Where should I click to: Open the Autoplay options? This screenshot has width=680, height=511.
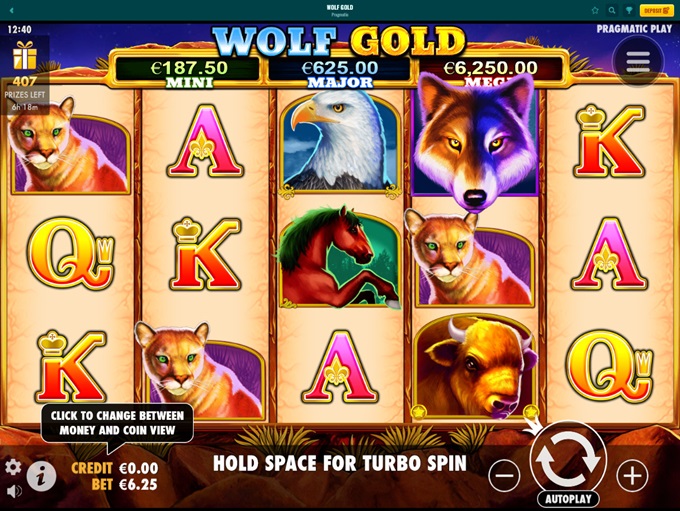click(568, 498)
